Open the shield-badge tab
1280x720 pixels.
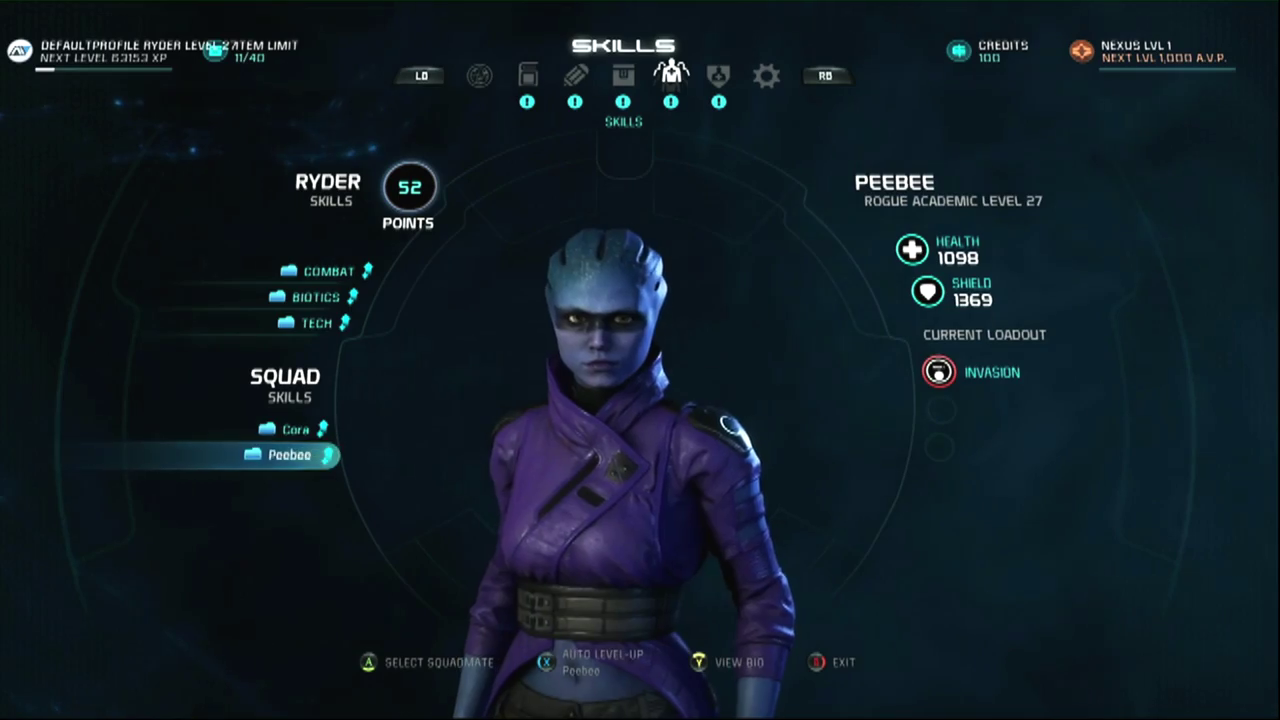click(x=718, y=76)
